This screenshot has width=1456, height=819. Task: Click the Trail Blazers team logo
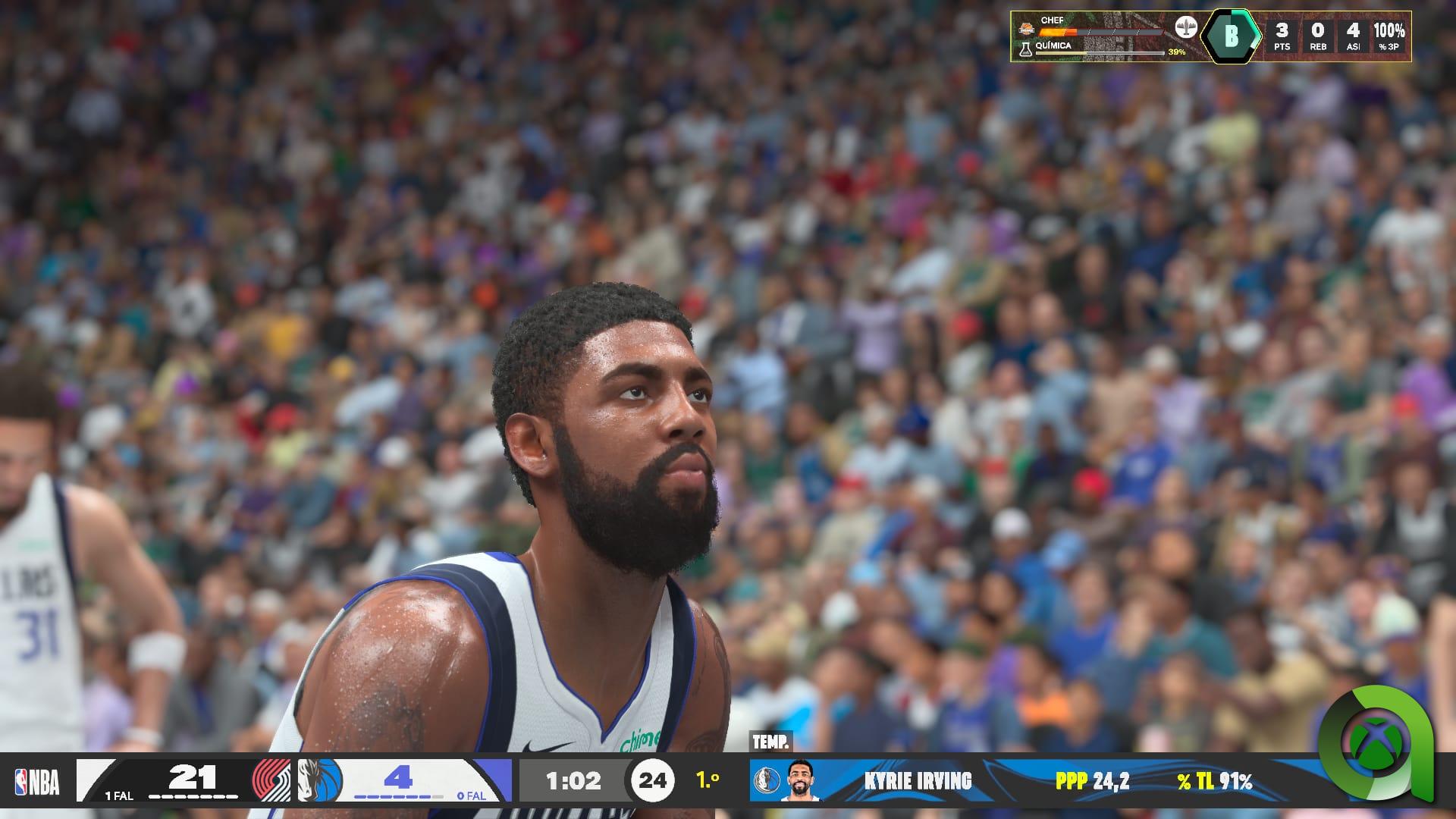(271, 780)
